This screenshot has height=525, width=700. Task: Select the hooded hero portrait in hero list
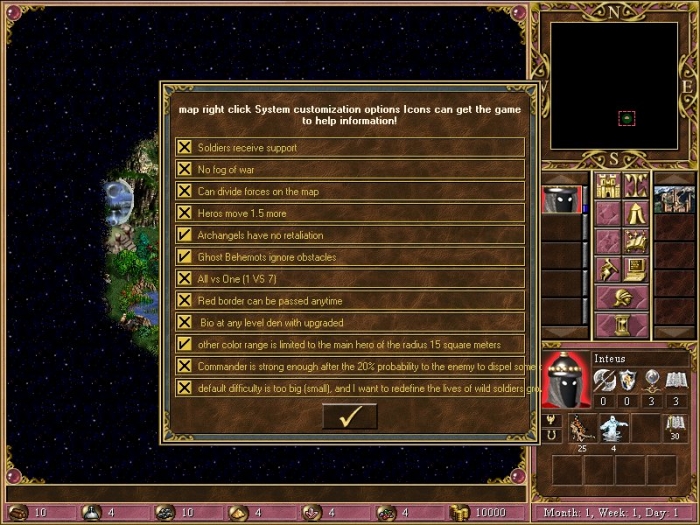562,200
